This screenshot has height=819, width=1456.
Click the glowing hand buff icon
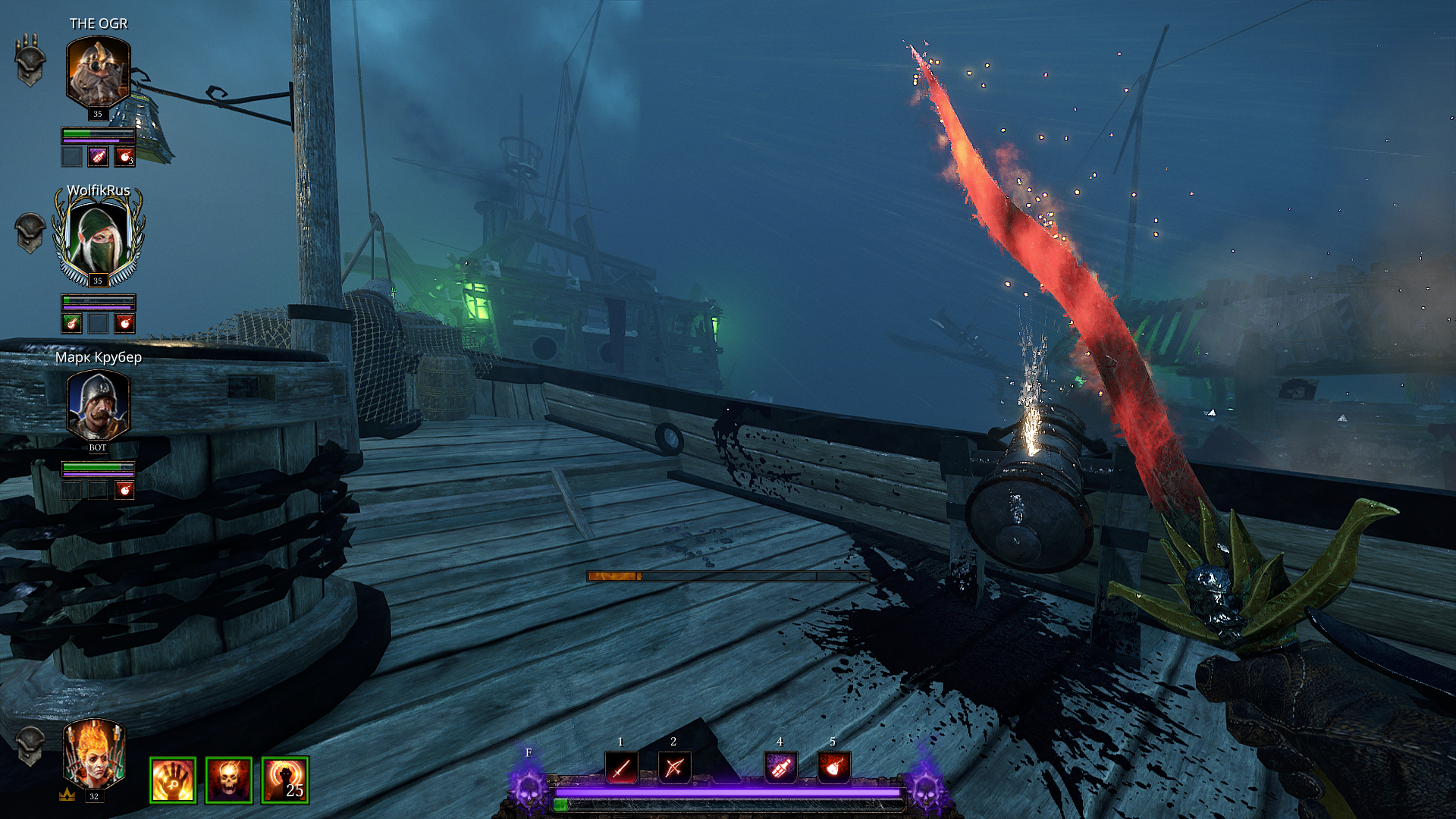click(x=173, y=780)
